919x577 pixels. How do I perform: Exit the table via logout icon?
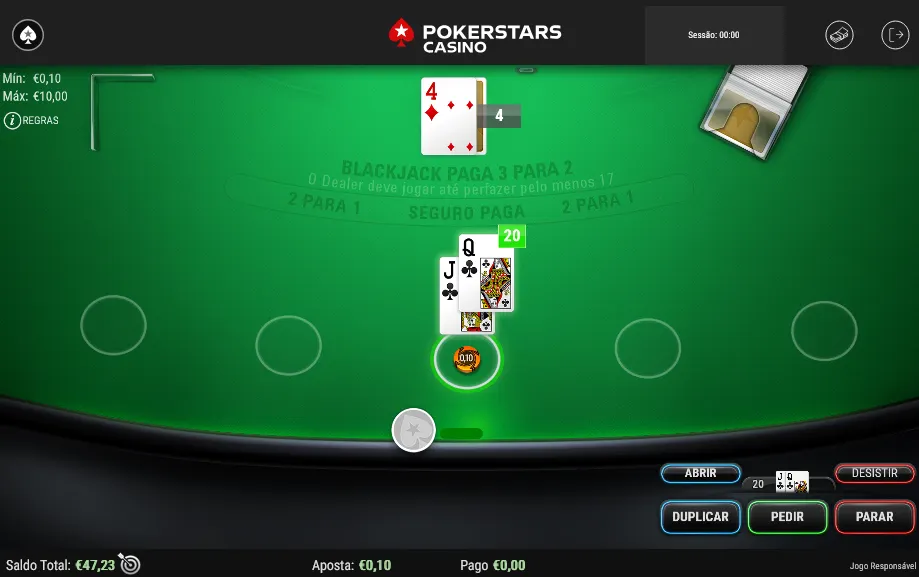click(894, 35)
